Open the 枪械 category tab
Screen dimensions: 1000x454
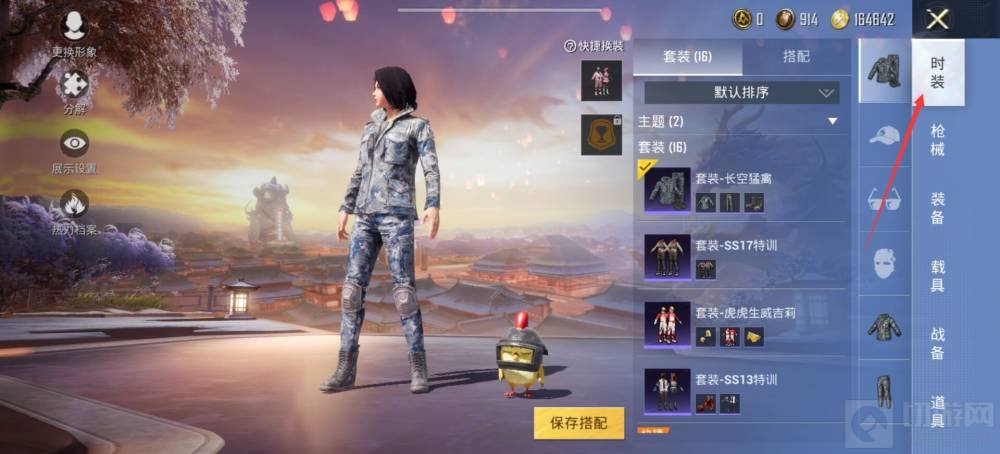[x=937, y=141]
